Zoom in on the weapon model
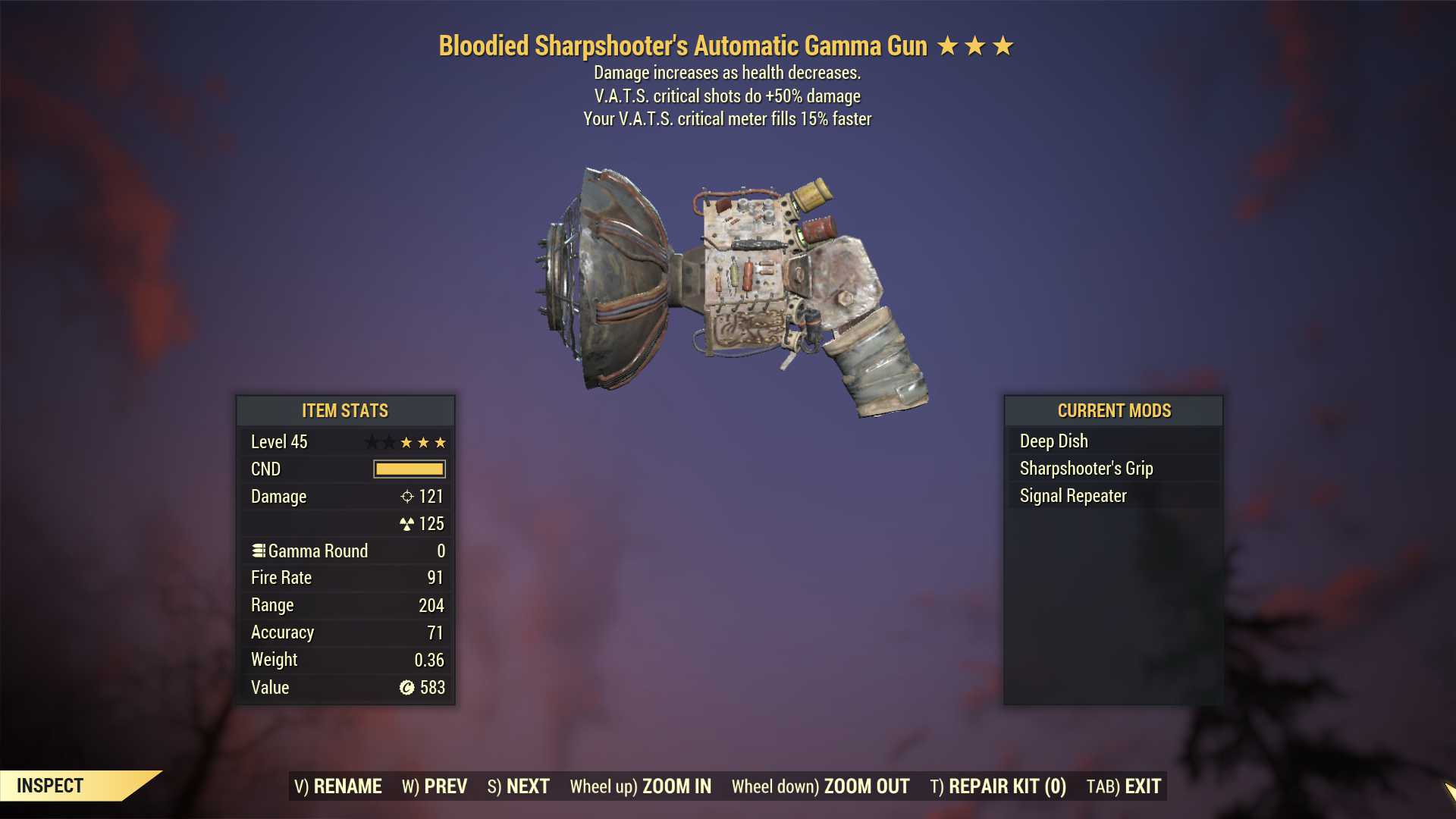This screenshot has width=1456, height=819. coord(641,786)
